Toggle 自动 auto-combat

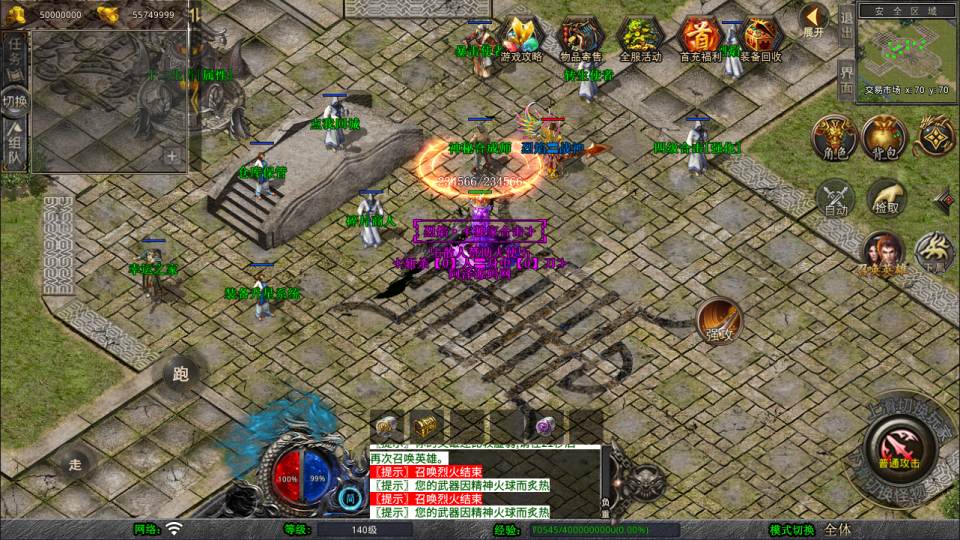837,199
